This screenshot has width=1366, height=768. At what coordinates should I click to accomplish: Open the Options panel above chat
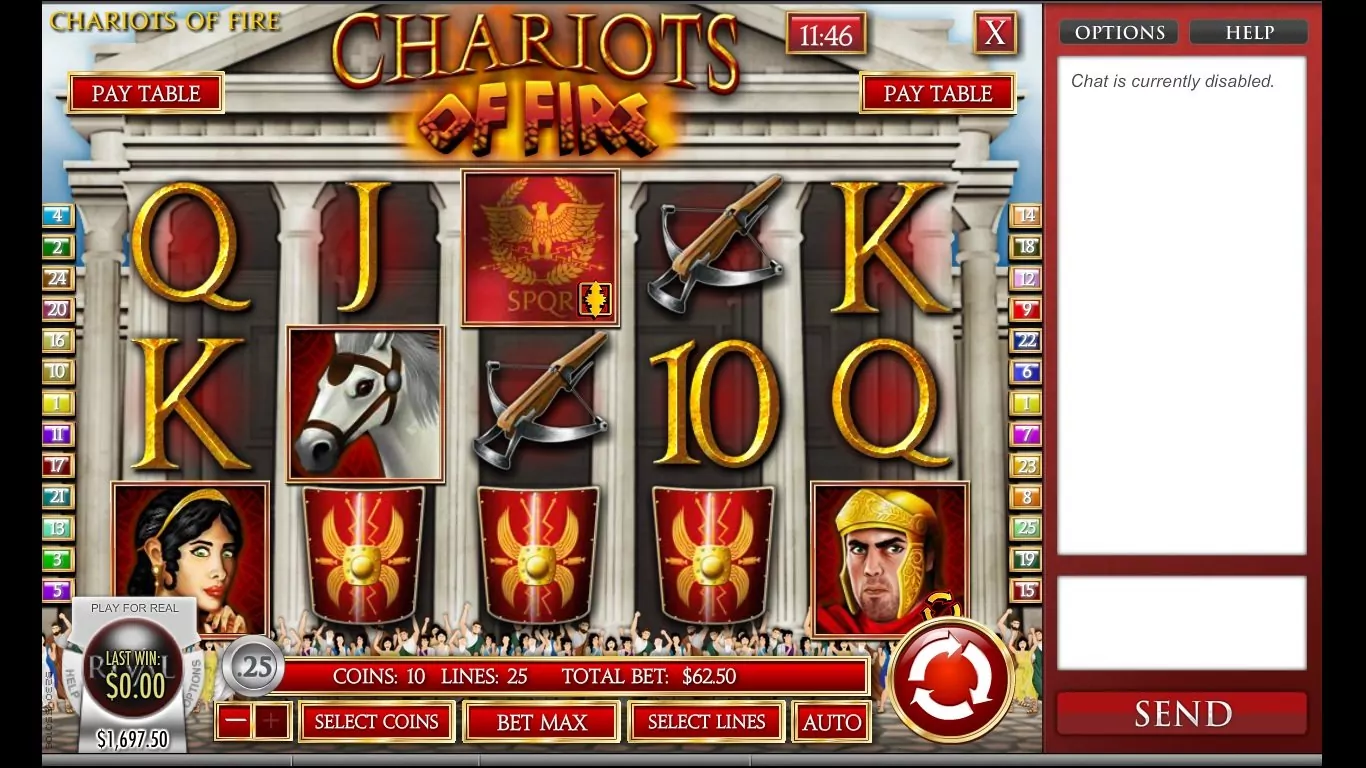(x=1119, y=33)
